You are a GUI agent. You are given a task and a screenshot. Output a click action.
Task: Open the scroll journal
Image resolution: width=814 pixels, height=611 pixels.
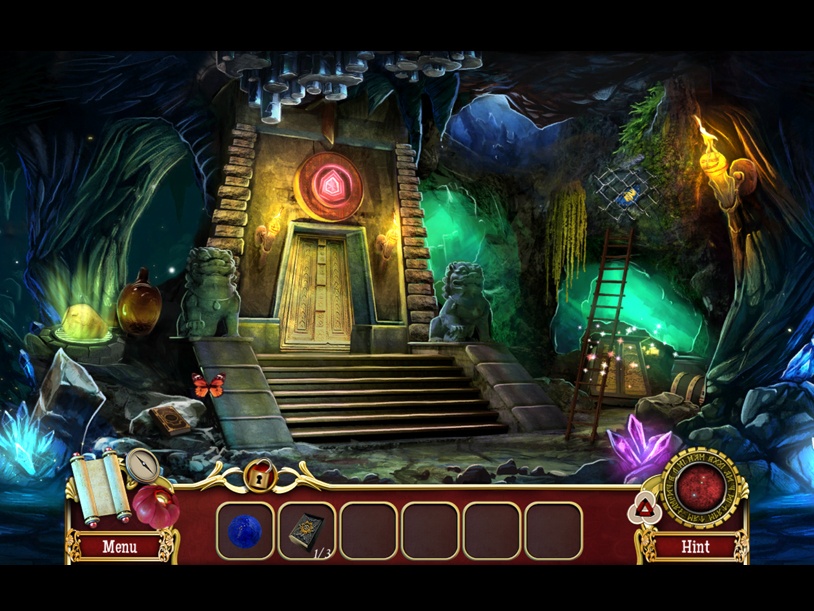click(x=99, y=486)
